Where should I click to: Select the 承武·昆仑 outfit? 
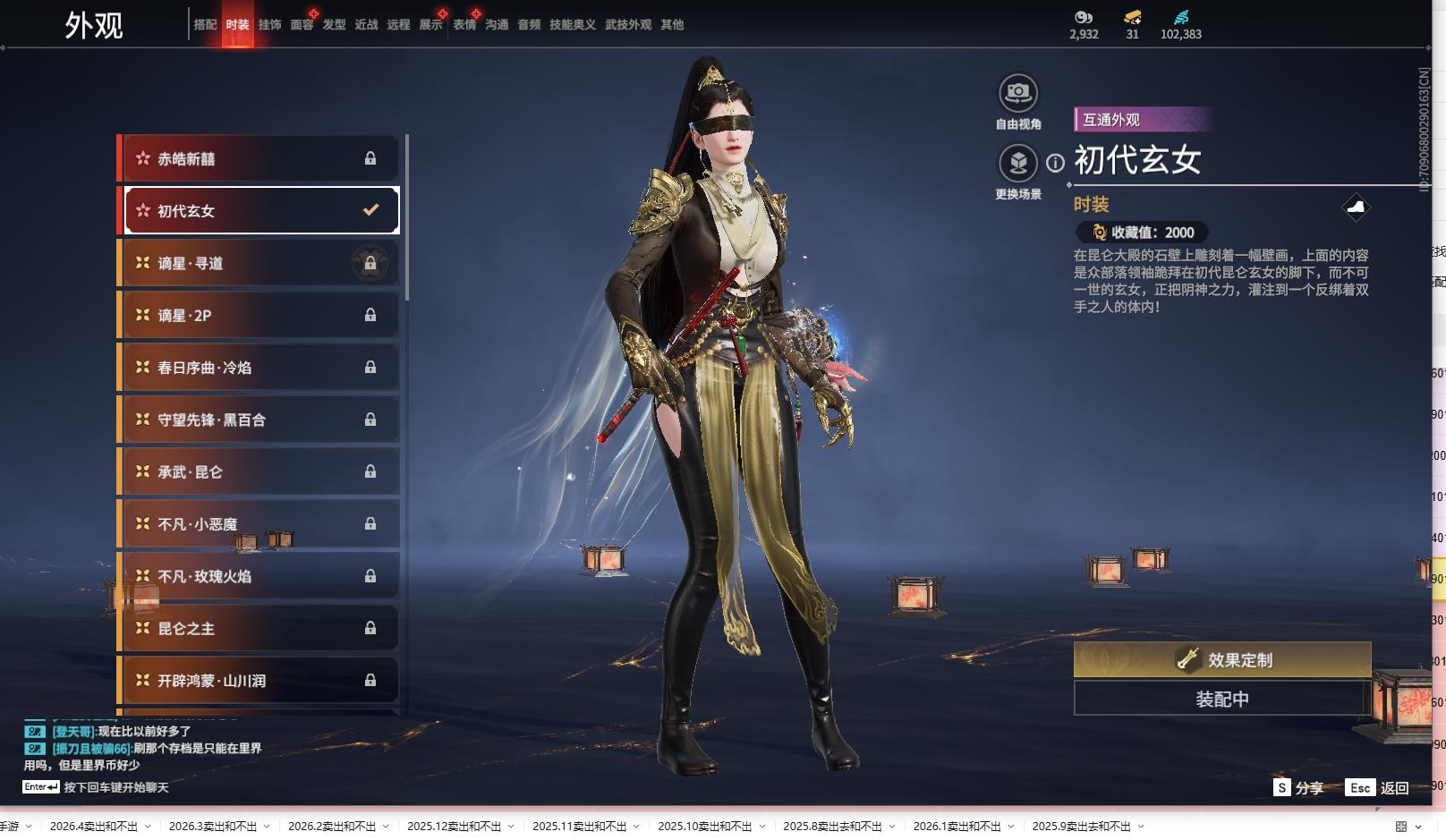pyautogui.click(x=259, y=472)
